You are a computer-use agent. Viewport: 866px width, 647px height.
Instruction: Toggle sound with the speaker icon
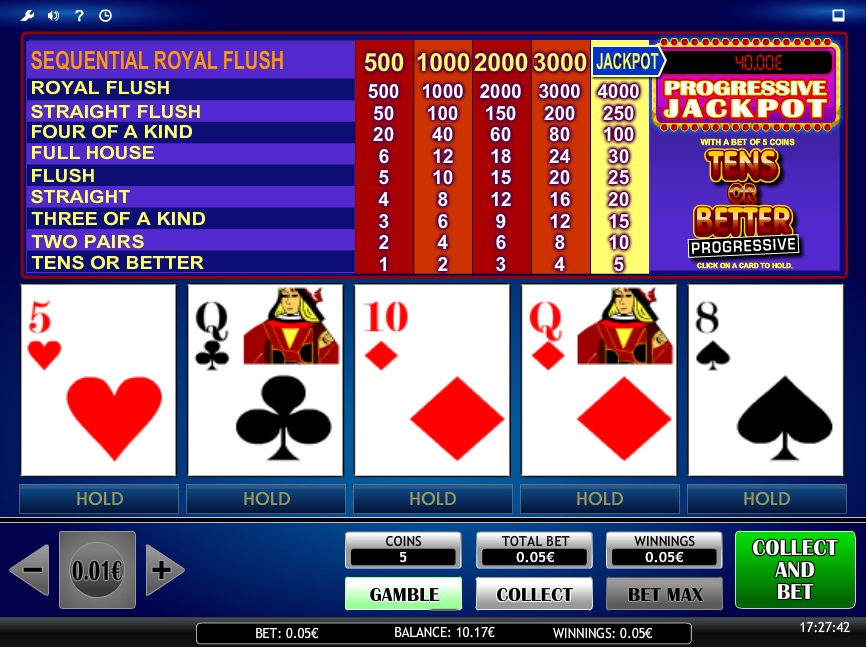pos(53,15)
